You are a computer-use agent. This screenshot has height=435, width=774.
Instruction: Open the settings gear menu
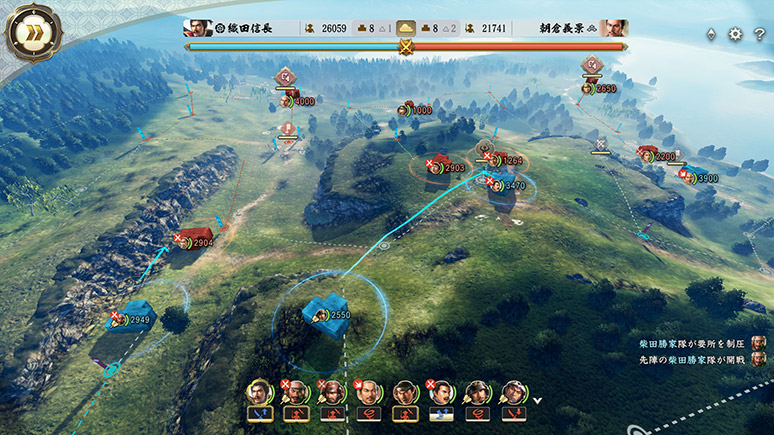pos(735,34)
